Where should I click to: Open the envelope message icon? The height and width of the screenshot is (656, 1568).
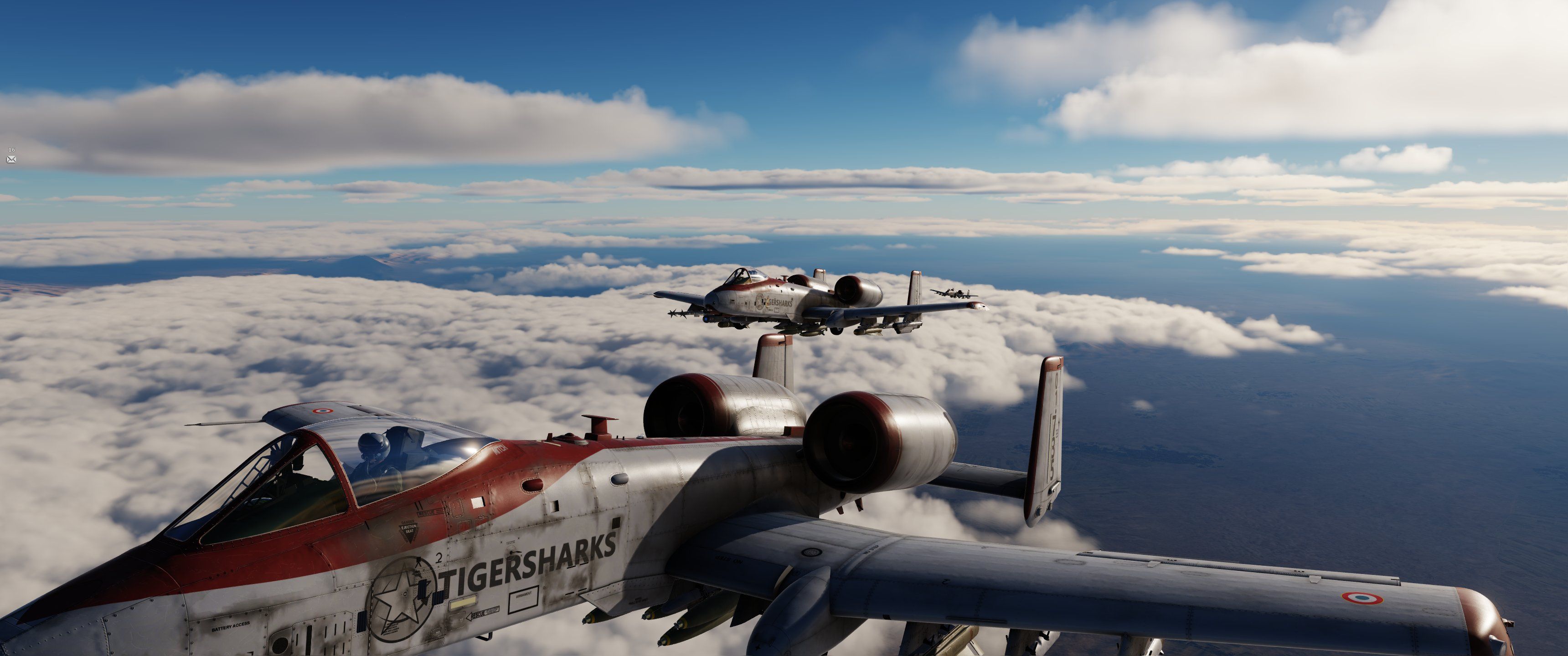(11, 159)
